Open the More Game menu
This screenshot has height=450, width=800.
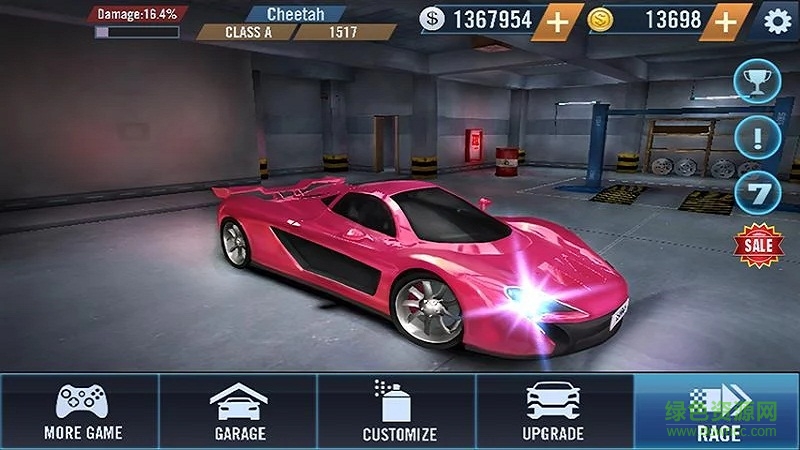[x=82, y=411]
